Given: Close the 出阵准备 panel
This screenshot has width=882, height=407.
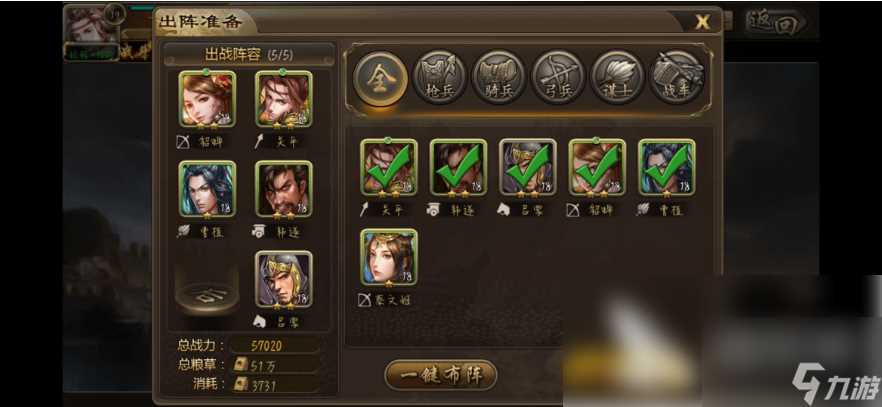Looking at the screenshot, I should [703, 21].
